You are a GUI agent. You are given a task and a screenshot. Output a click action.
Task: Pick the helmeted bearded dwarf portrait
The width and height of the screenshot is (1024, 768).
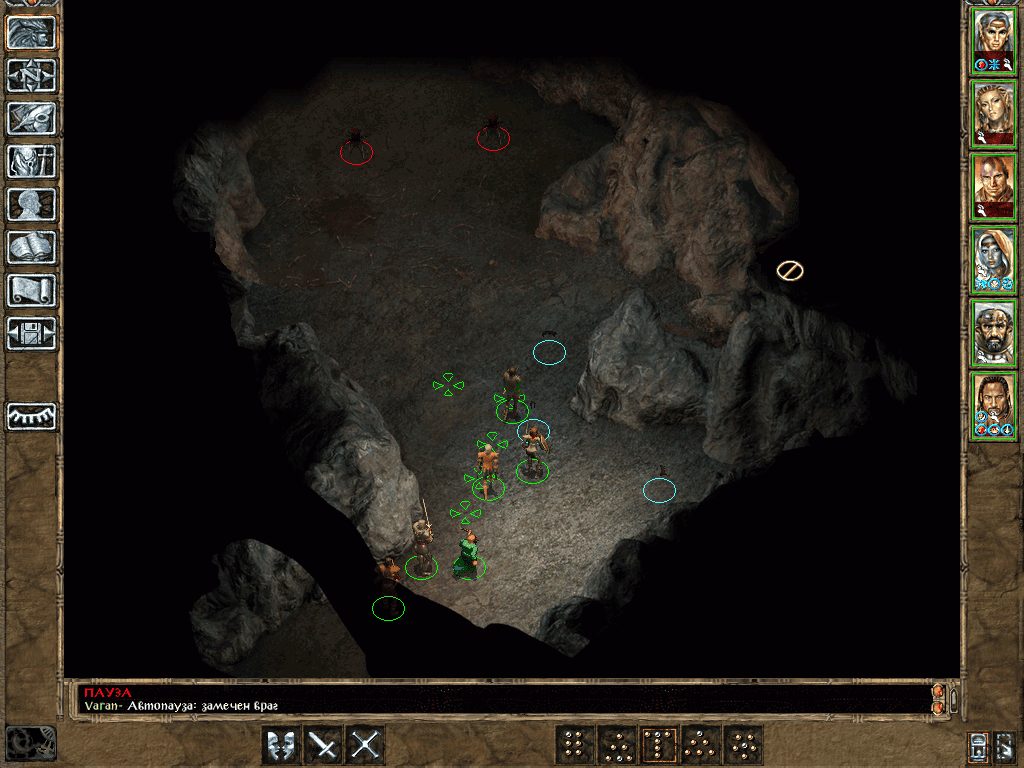tap(994, 333)
